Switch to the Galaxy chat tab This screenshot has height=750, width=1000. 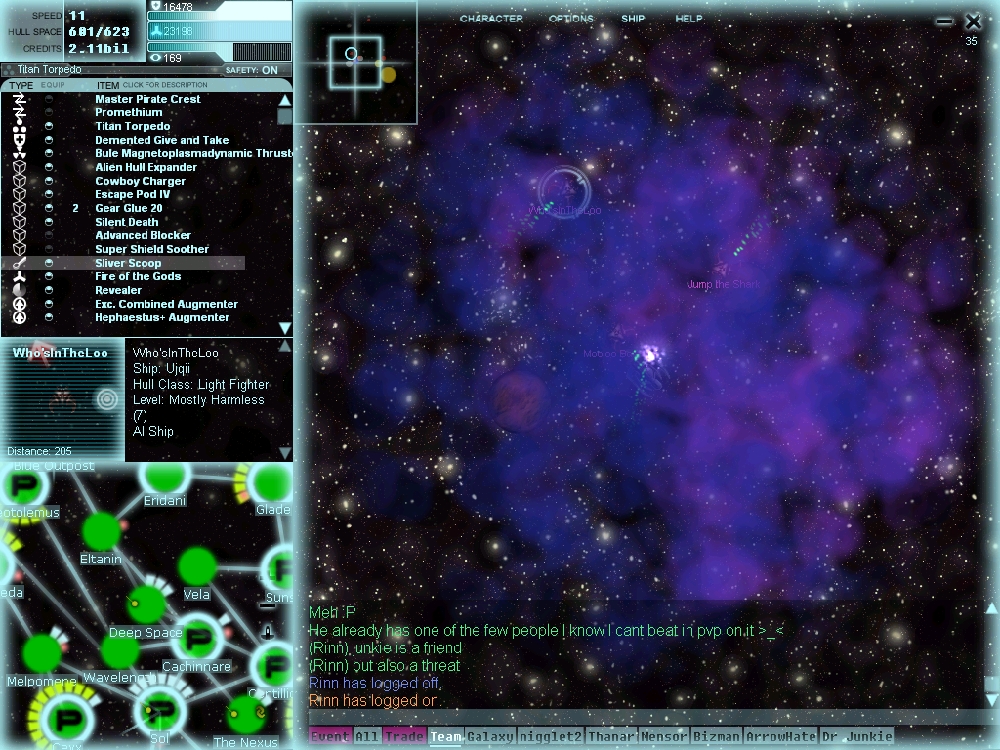tap(490, 737)
